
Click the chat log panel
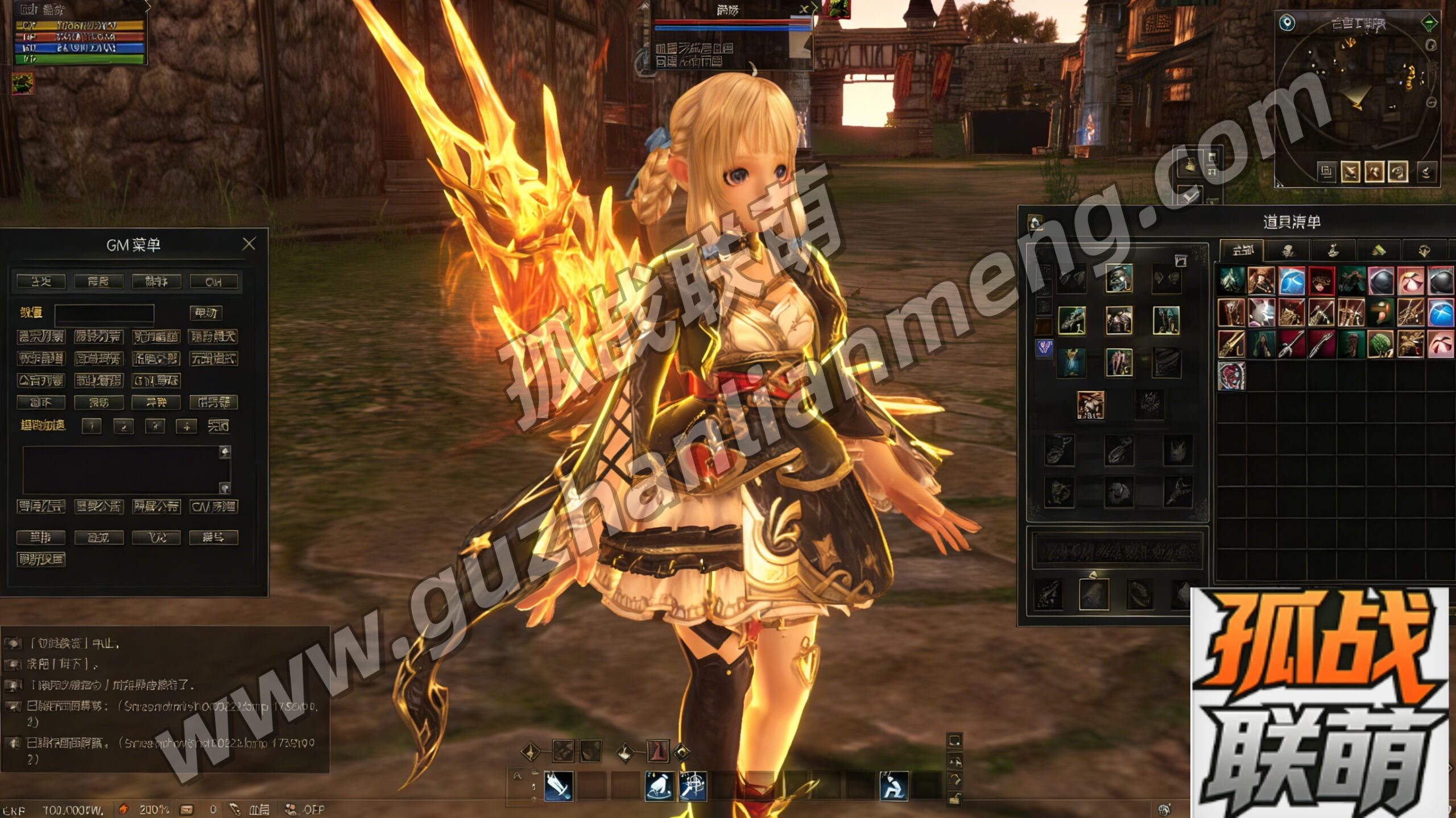pos(165,699)
